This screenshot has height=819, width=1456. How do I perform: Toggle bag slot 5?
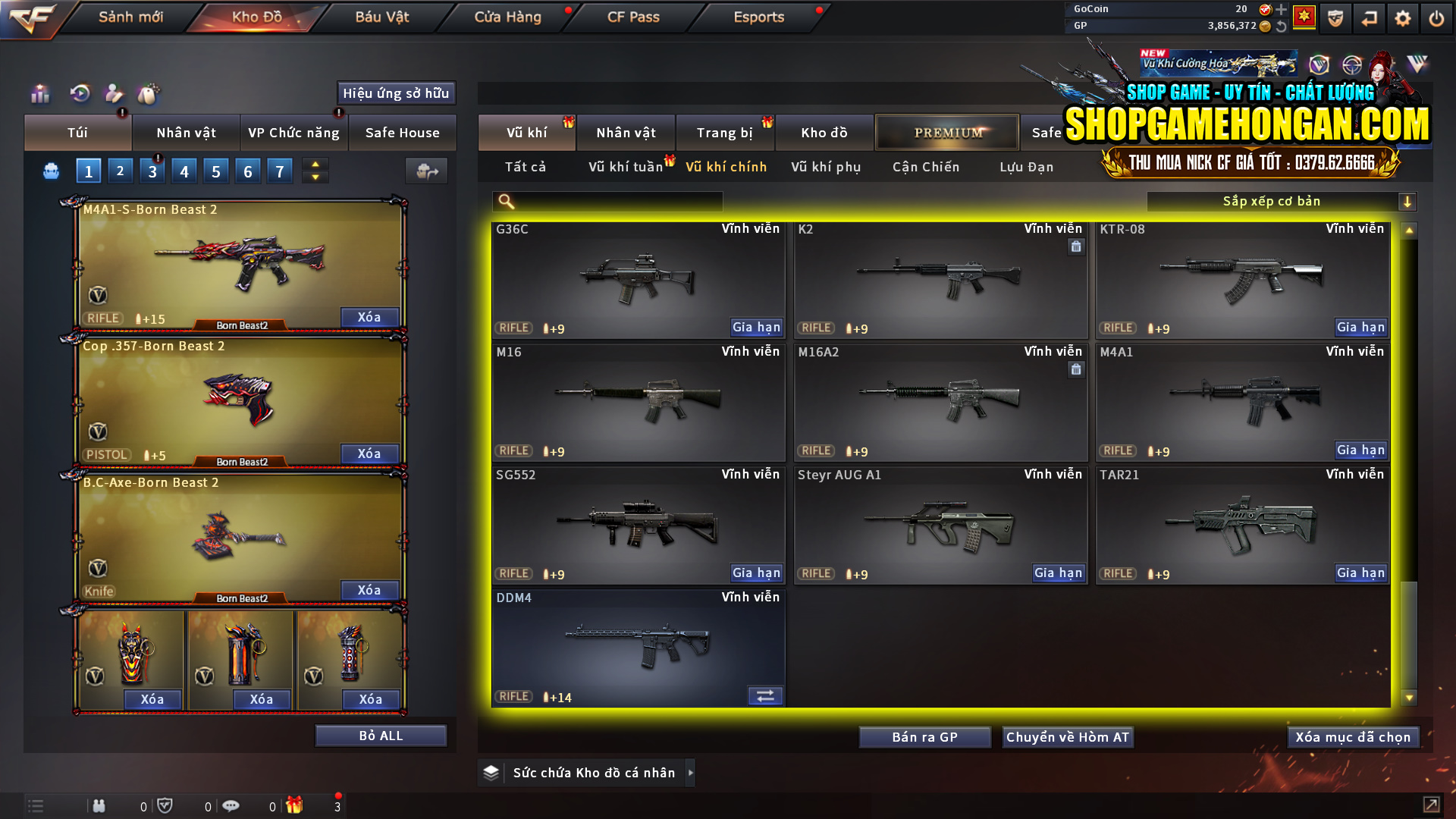(216, 171)
